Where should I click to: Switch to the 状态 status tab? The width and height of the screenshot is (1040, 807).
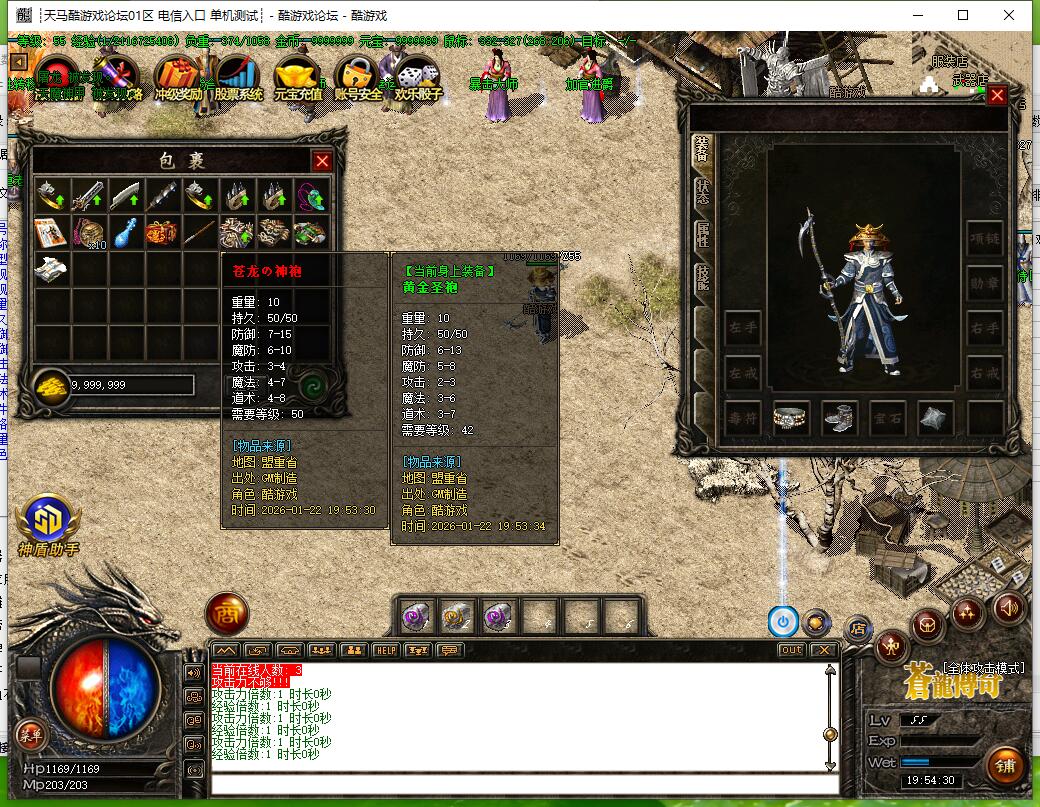click(702, 190)
